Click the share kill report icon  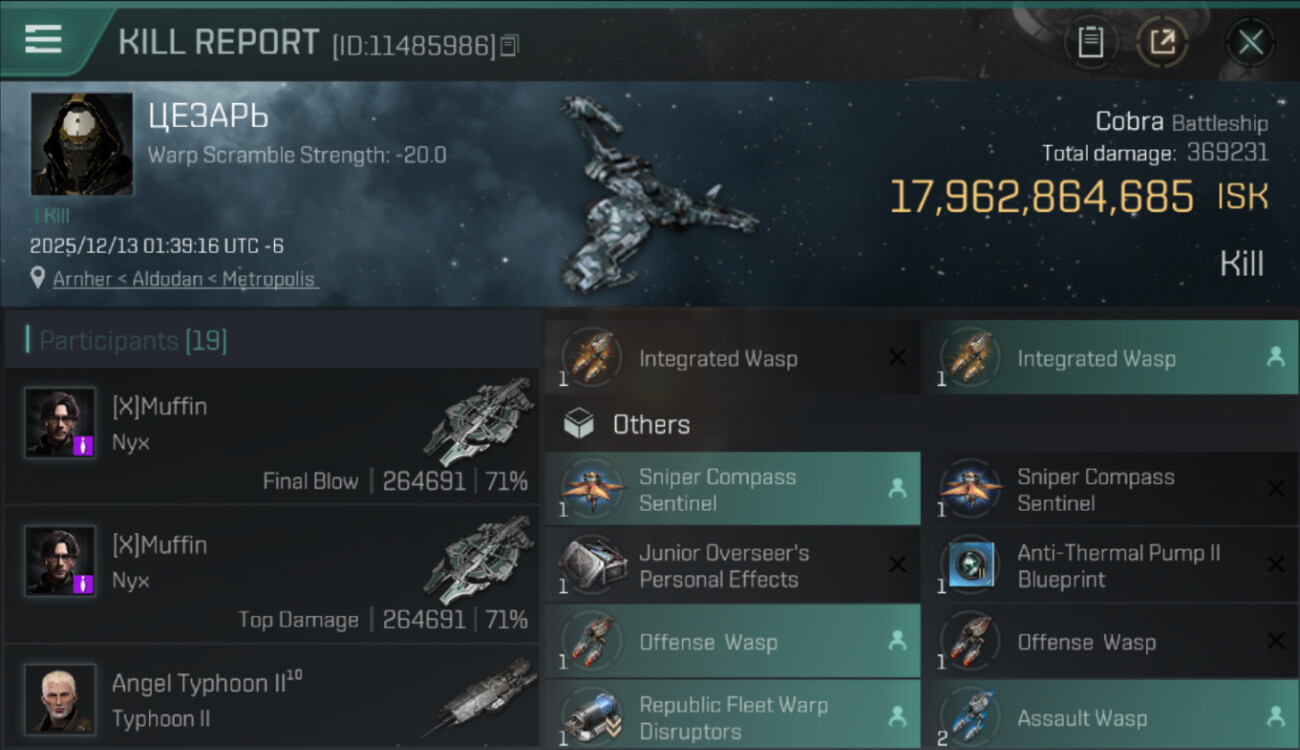point(1163,42)
